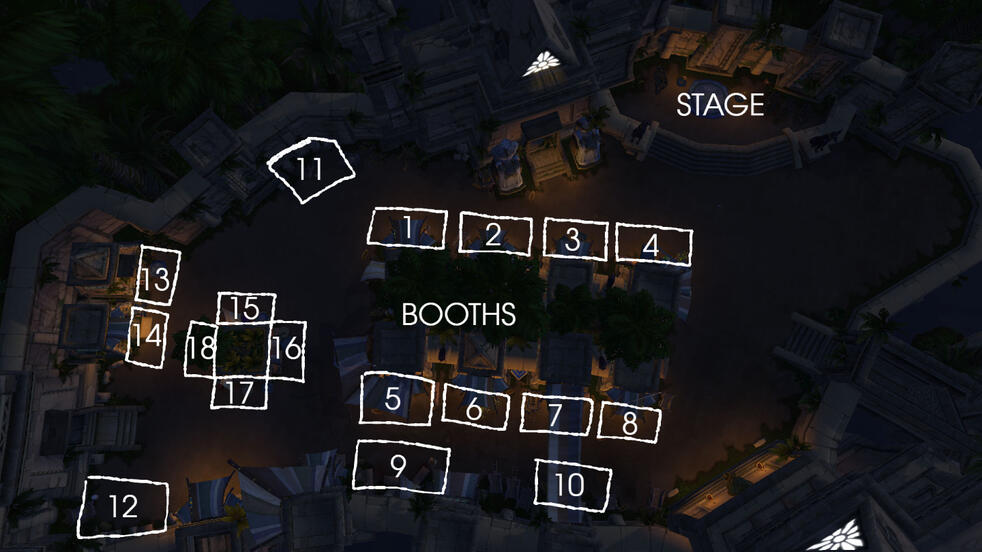Click the STAGE map label
Screen dimensions: 982x552
tap(720, 105)
